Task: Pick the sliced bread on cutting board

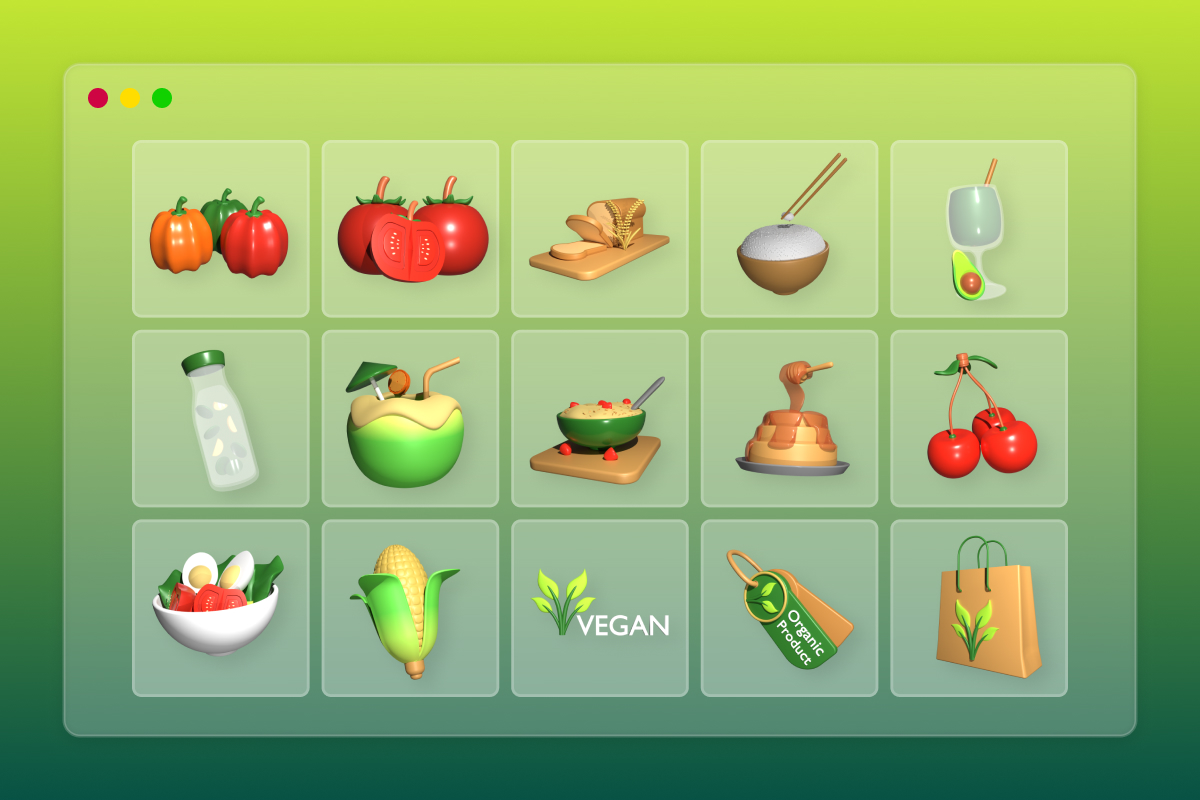Action: [x=599, y=229]
